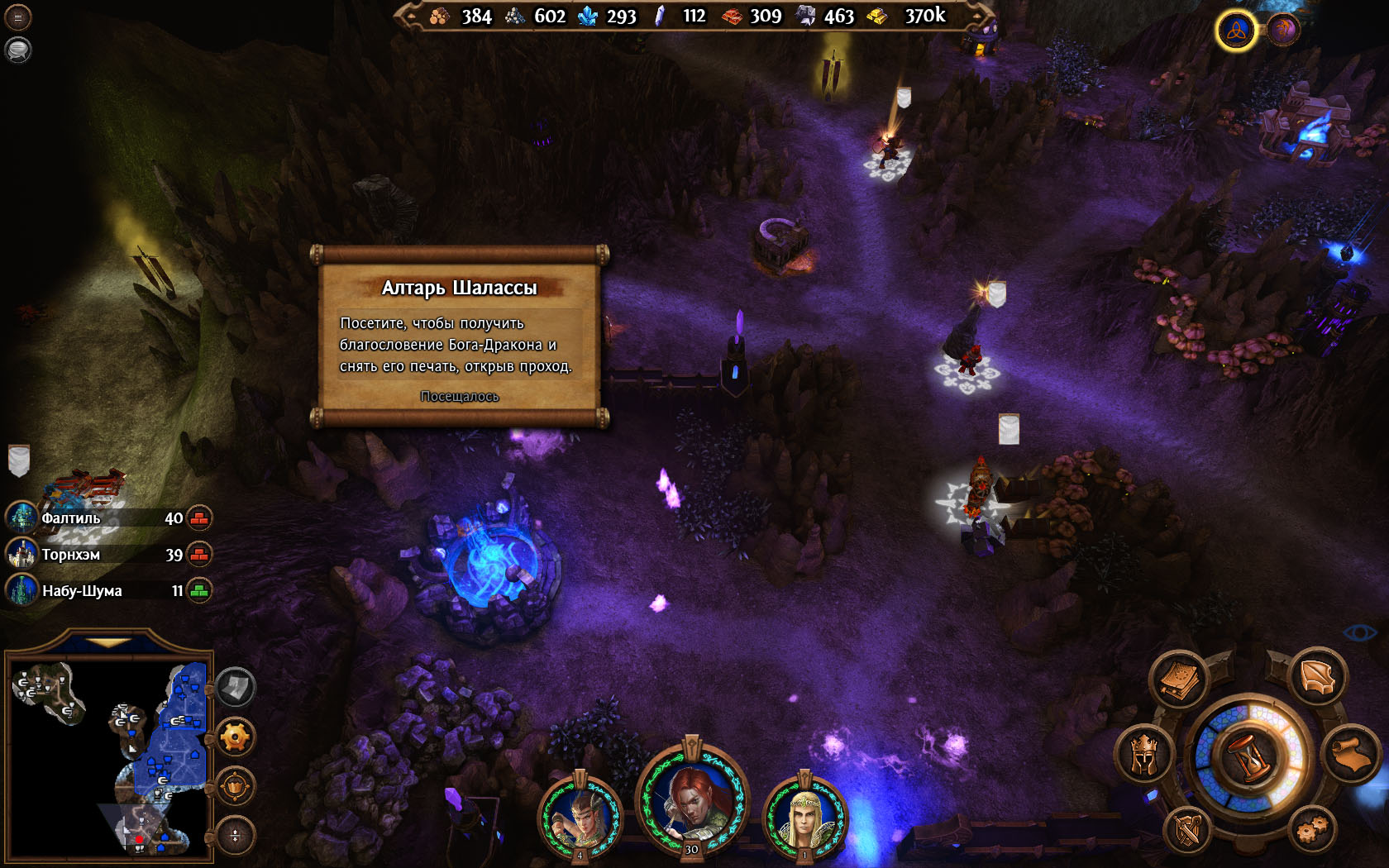
Task: Click the purple dragon faction emblem
Action: tap(1283, 31)
